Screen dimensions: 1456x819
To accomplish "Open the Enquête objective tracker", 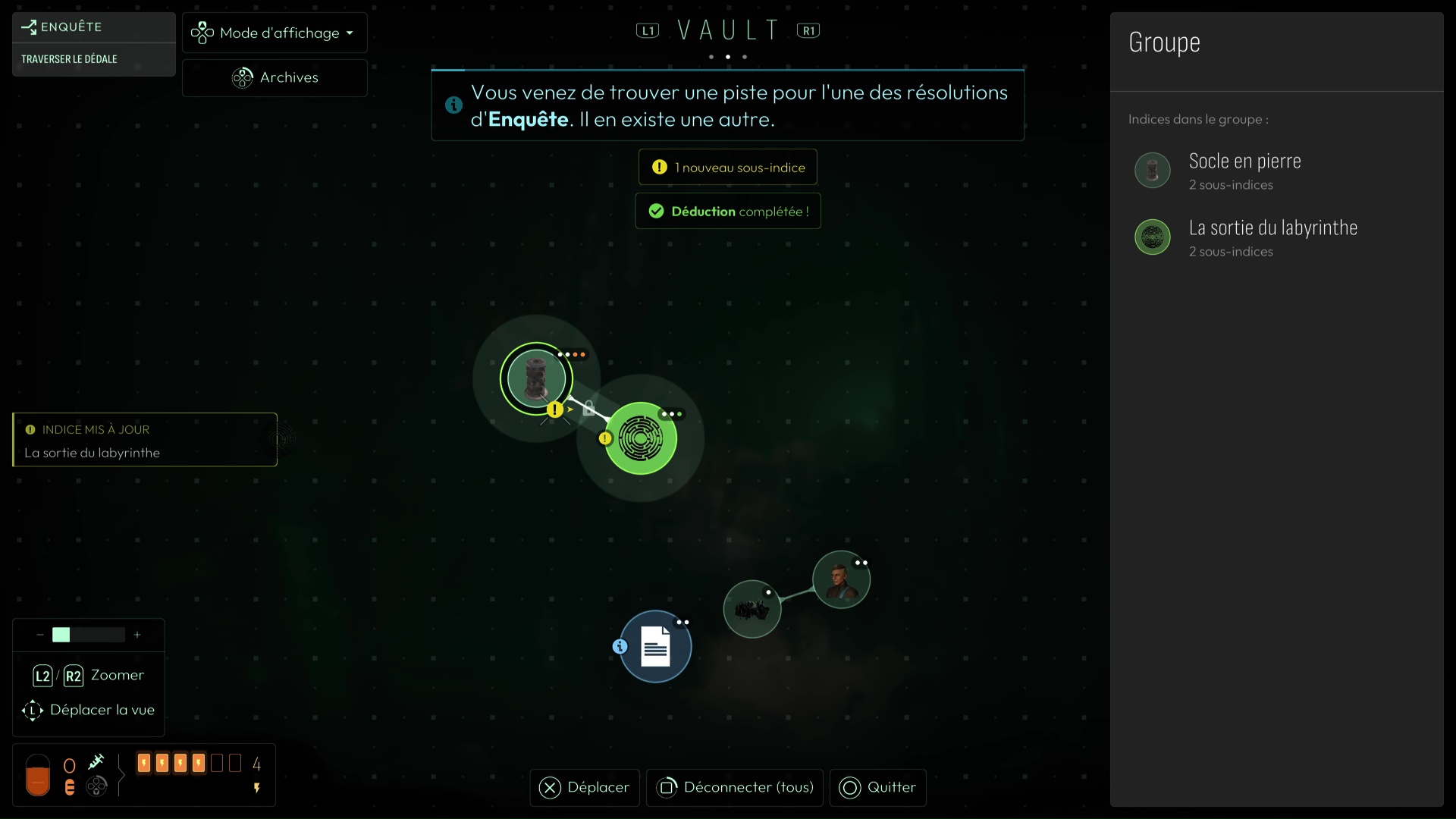I will [93, 43].
